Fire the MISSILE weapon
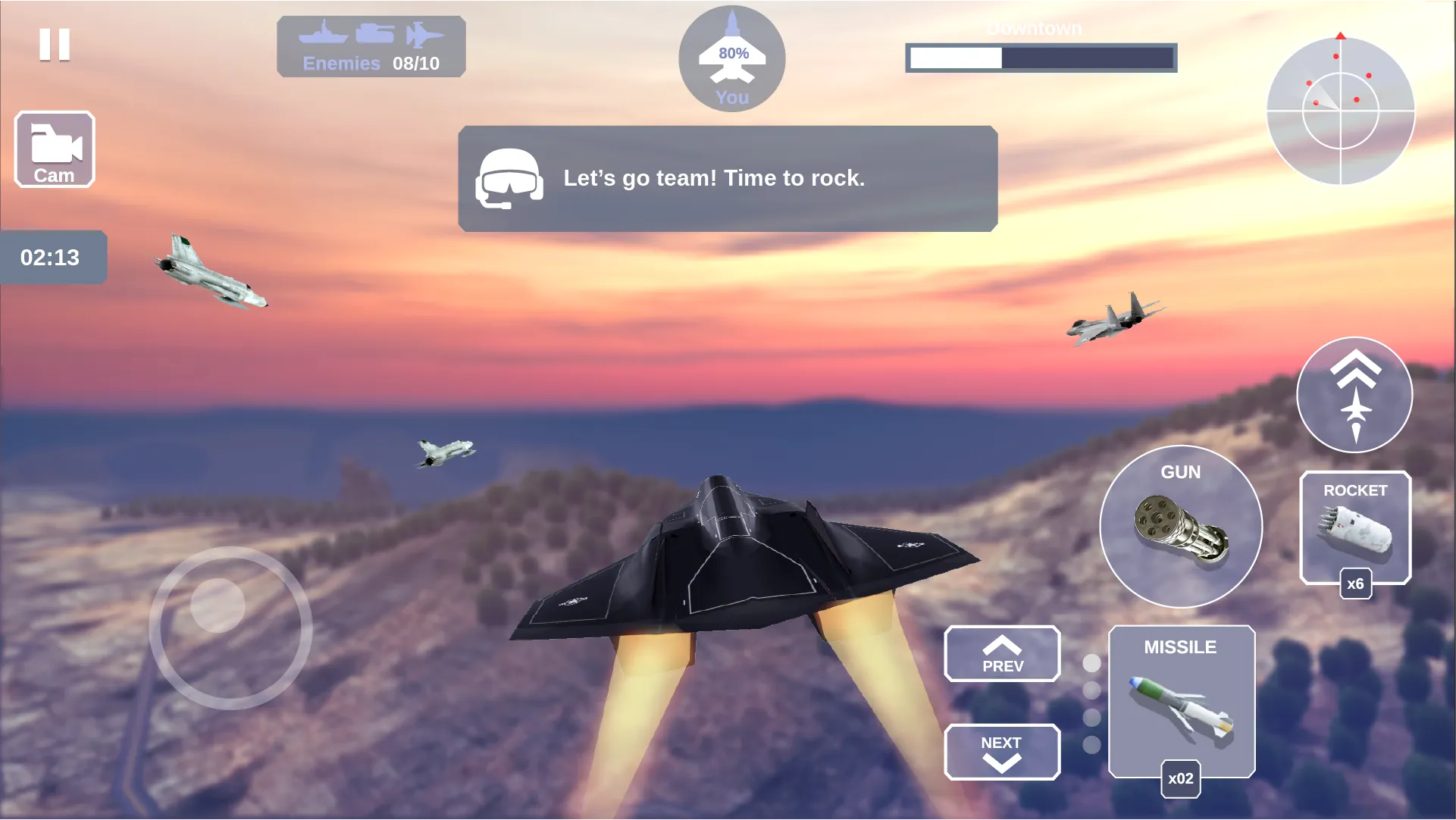The width and height of the screenshot is (1456, 820). tap(1181, 702)
